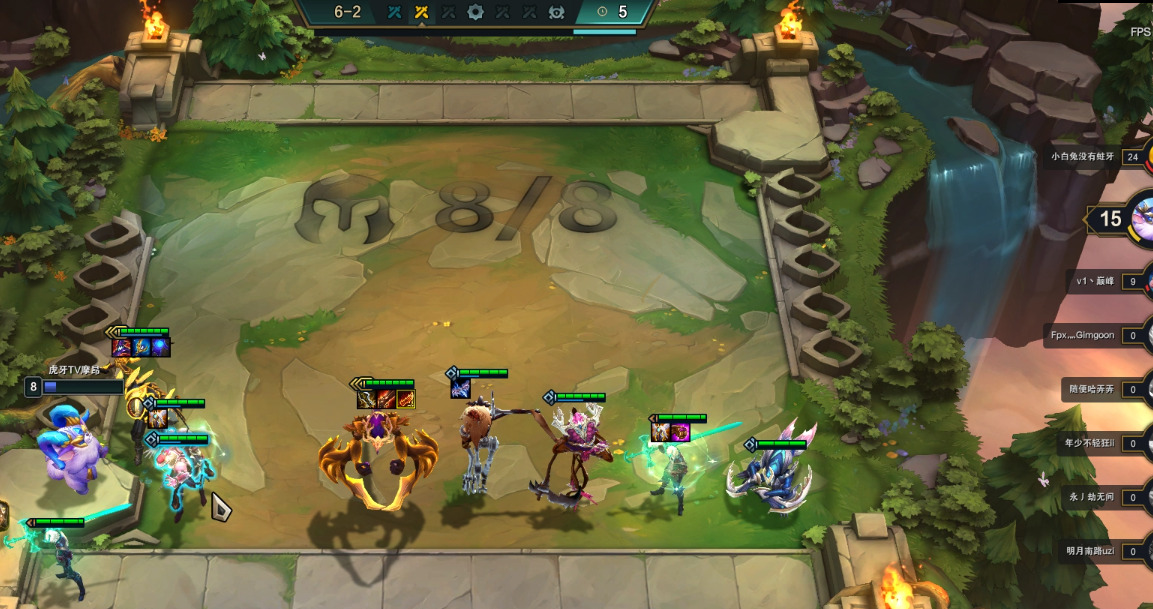Click the blue completed-round crossed swords icon
The width and height of the screenshot is (1153, 609).
coord(395,13)
